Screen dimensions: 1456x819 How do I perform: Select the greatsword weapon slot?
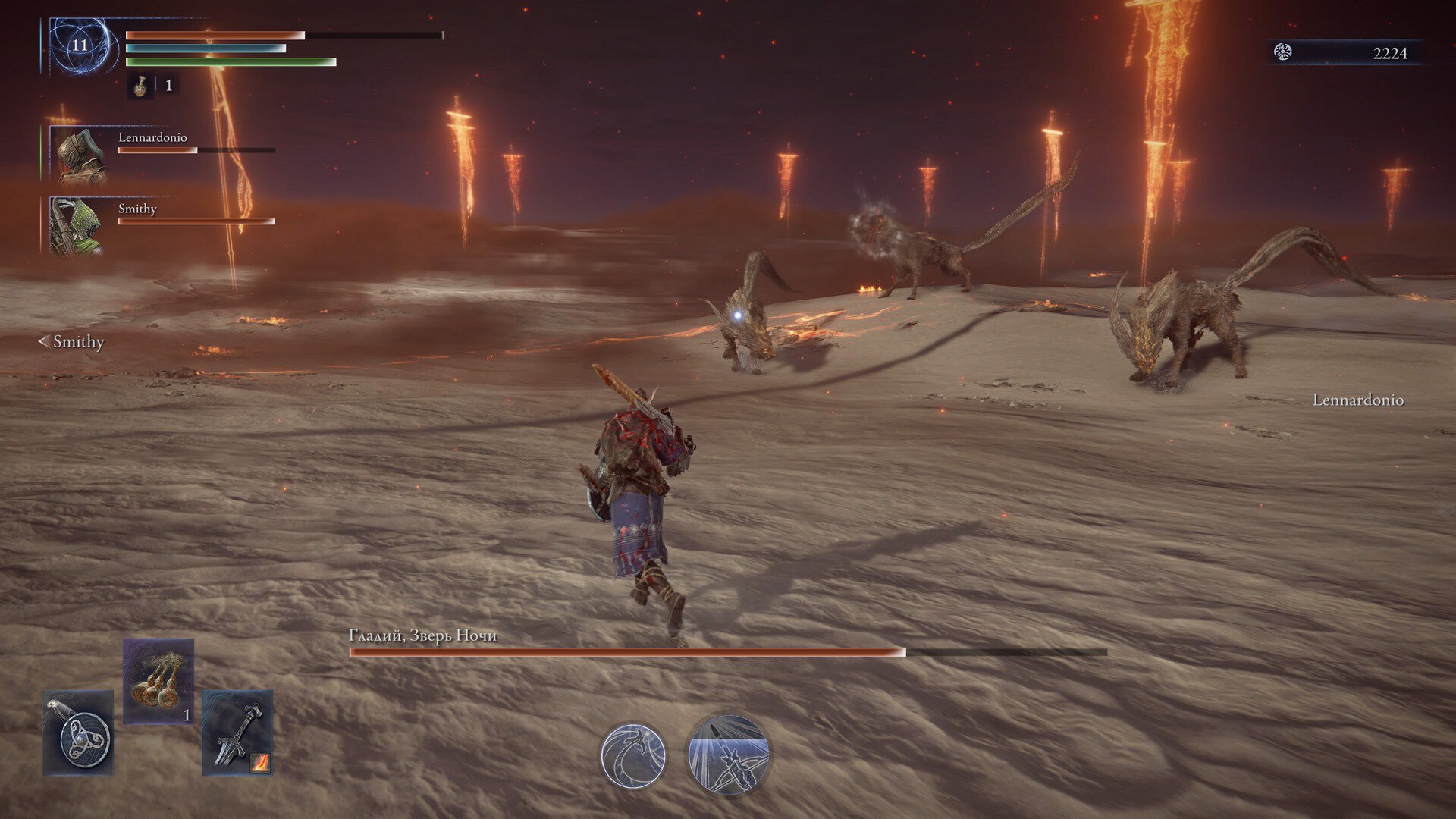pyautogui.click(x=237, y=733)
